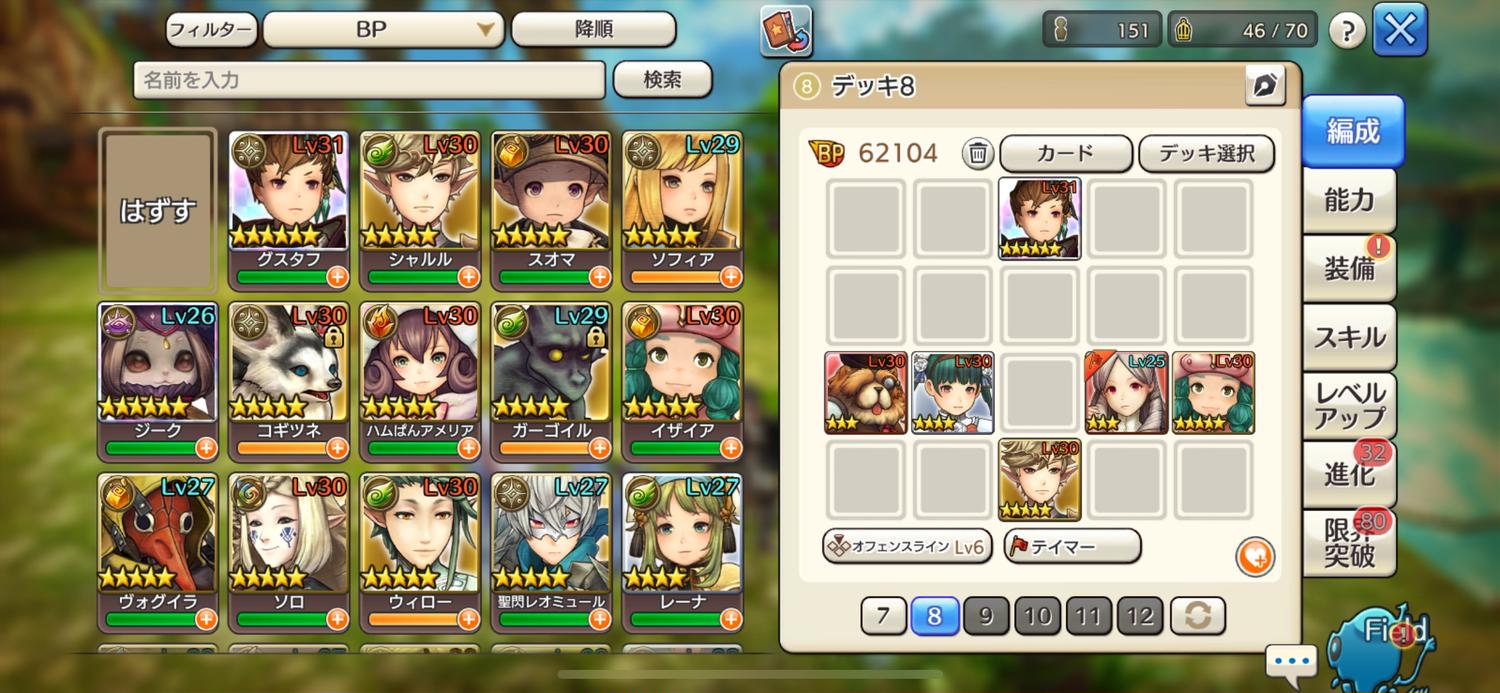Choose the はずす remove card
The image size is (1500, 693).
158,210
